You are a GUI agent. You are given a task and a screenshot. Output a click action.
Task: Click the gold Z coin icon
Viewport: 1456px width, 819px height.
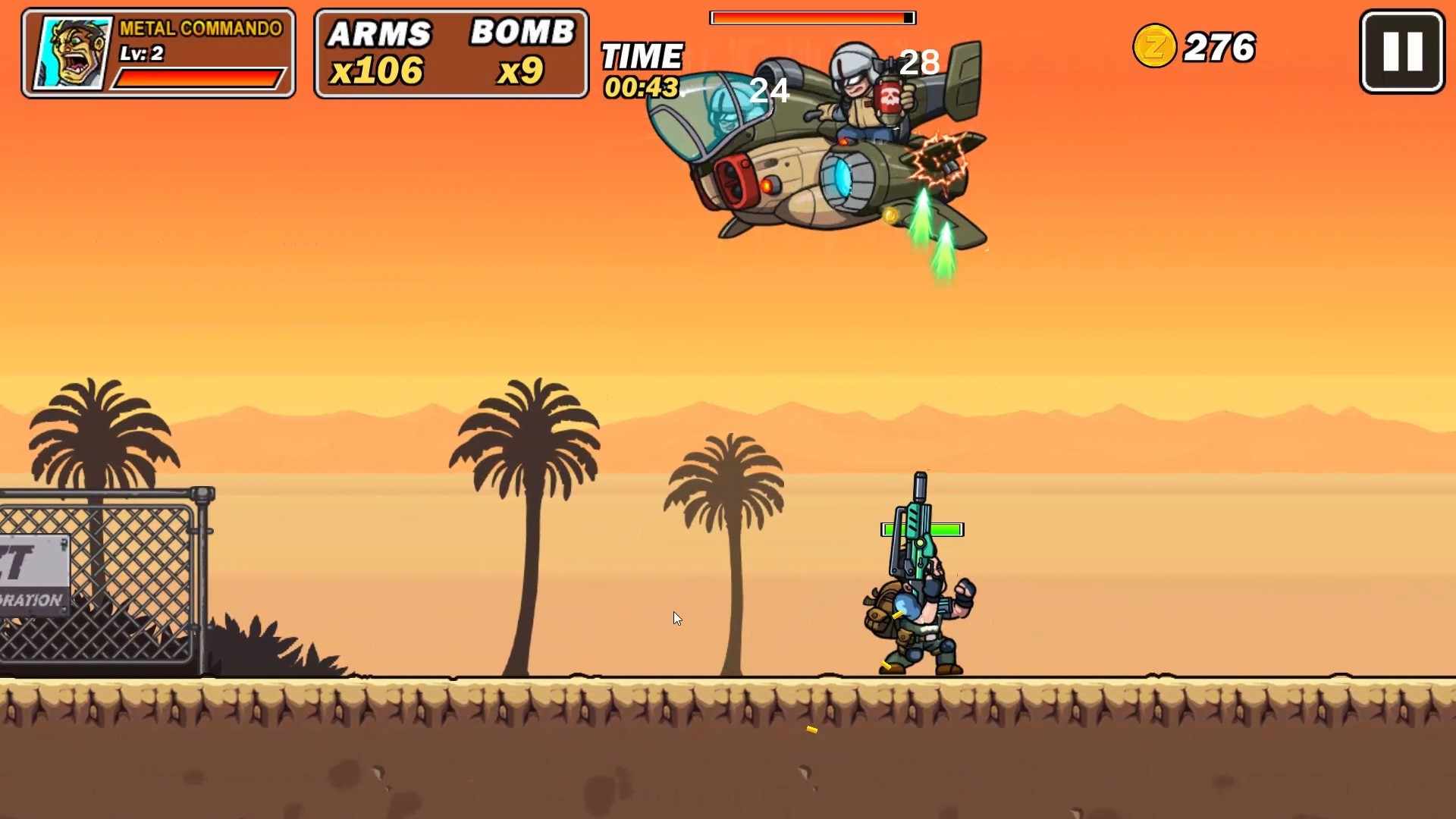(x=1155, y=46)
